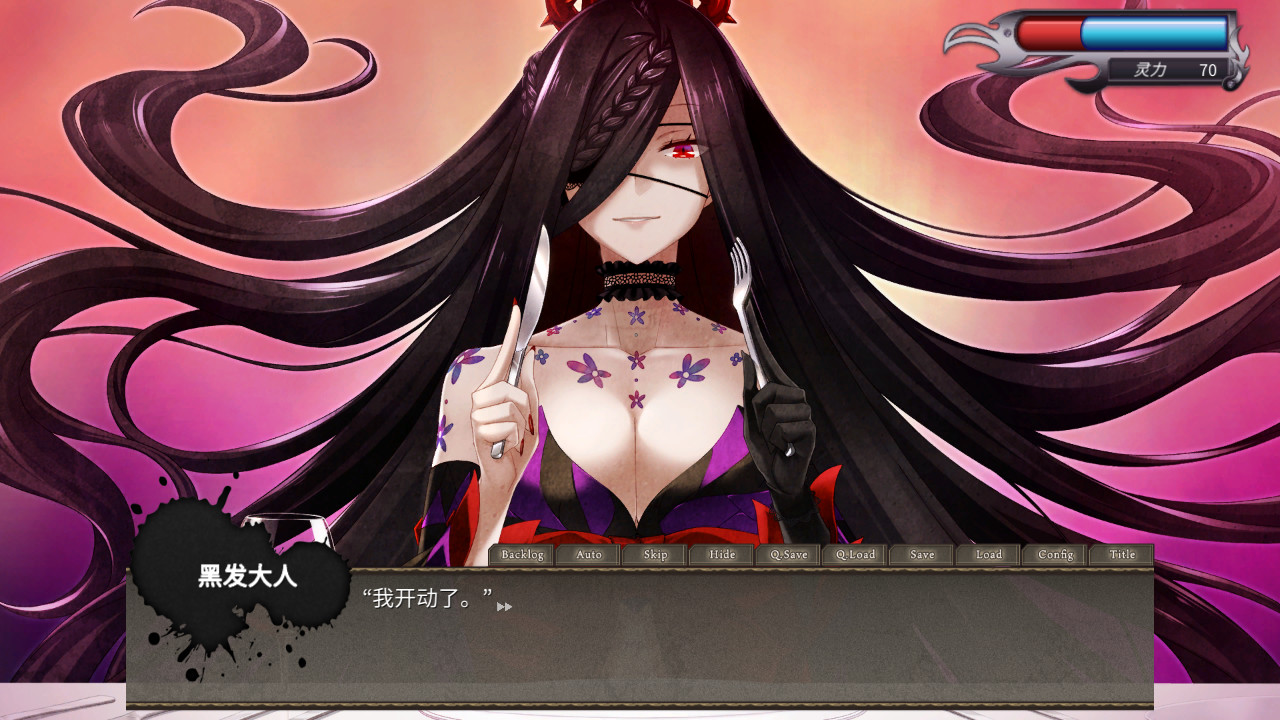Viewport: 1280px width, 720px height.
Task: Open the Load screen
Action: pos(987,554)
